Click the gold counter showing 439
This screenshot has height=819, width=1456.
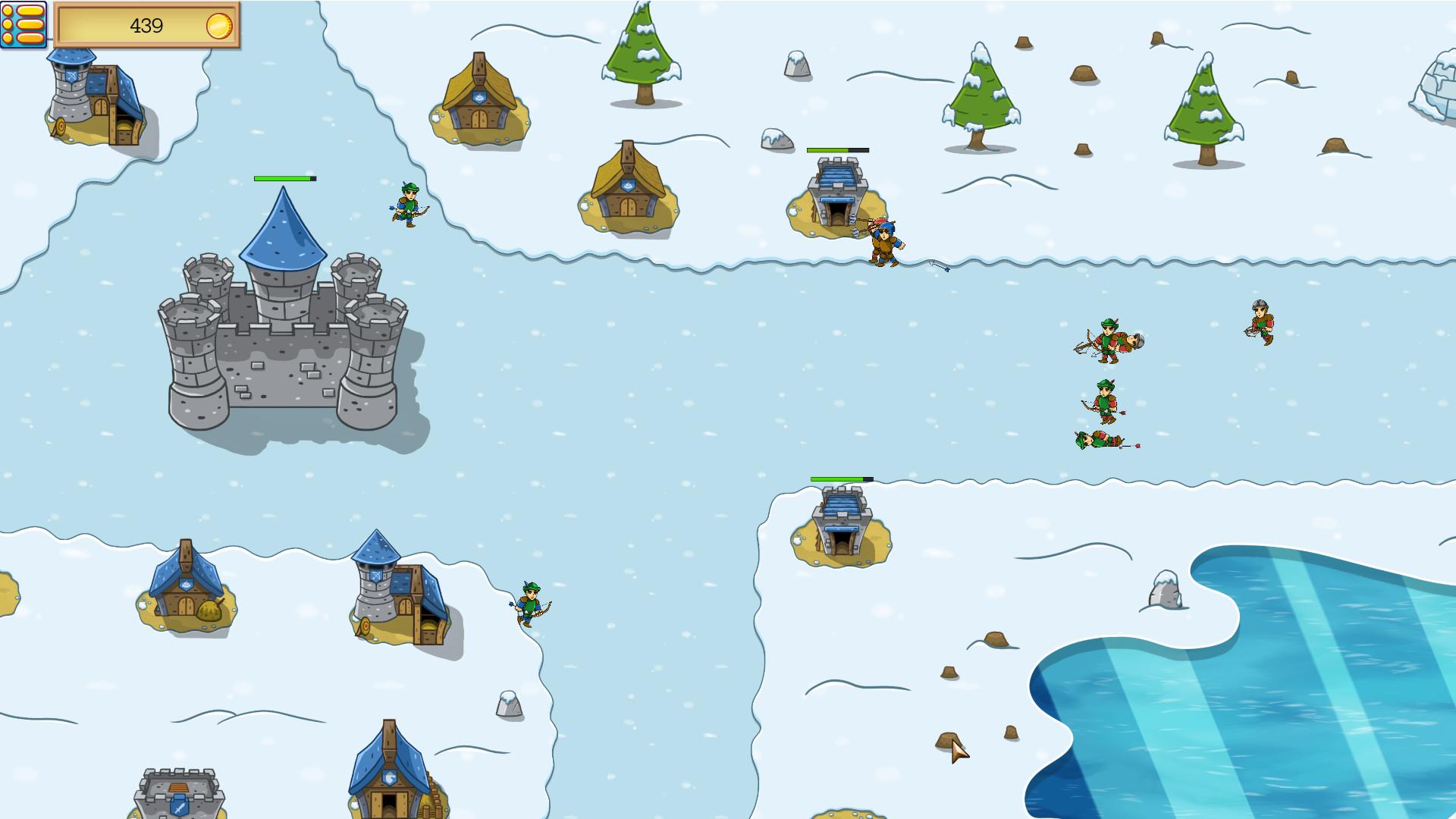point(148,25)
